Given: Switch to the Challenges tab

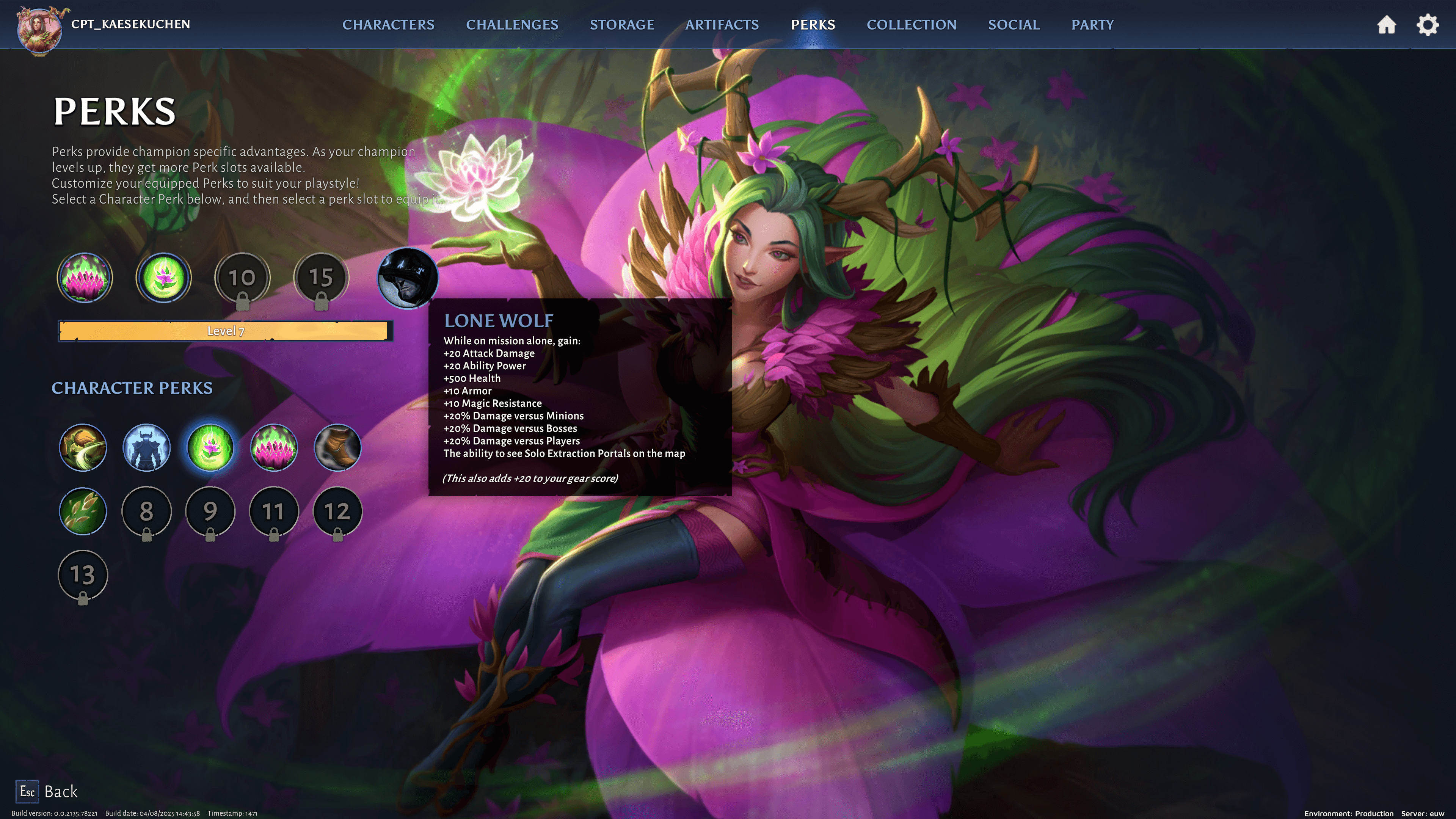Looking at the screenshot, I should [511, 25].
